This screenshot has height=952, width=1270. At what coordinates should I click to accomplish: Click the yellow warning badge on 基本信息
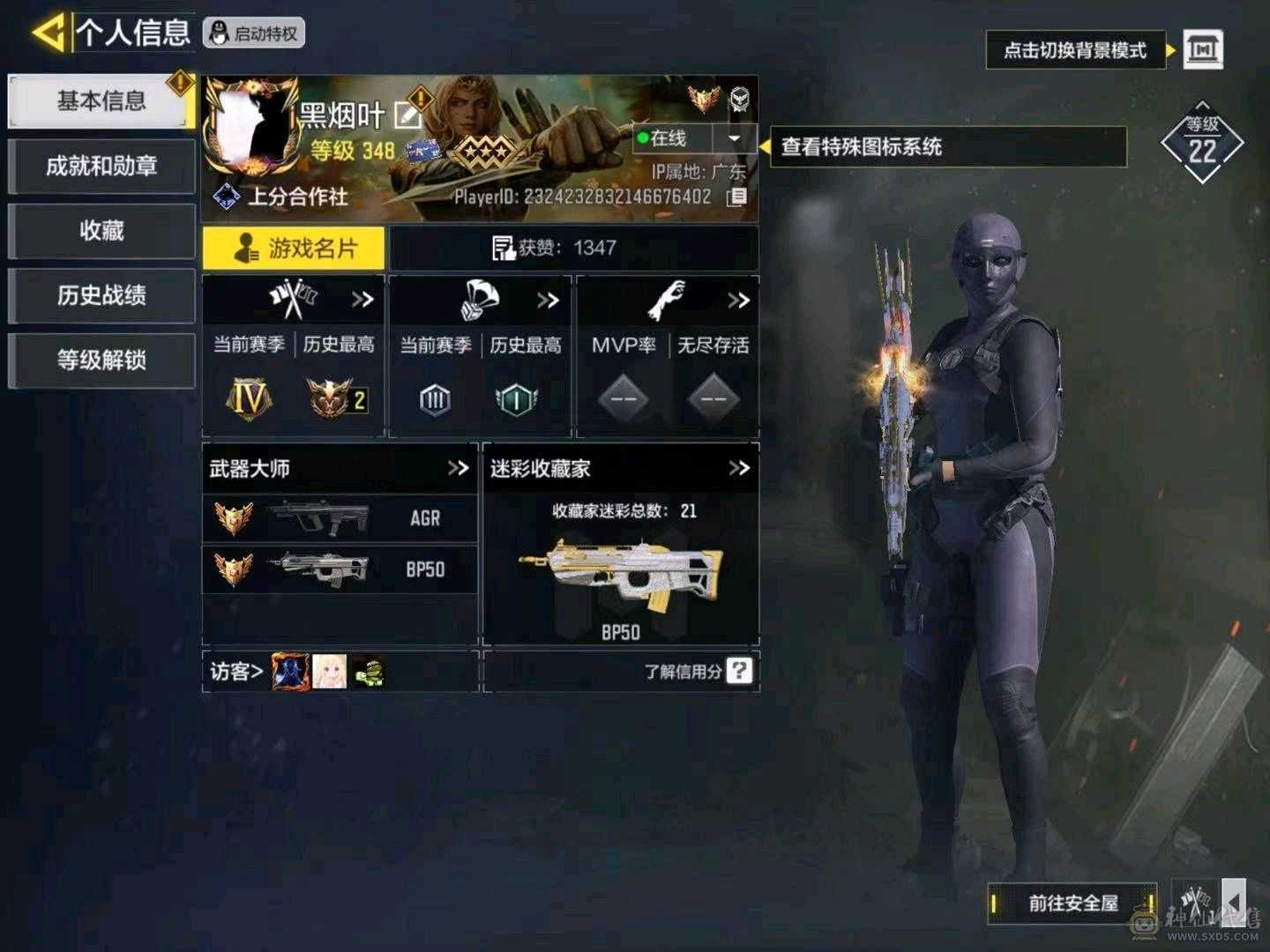180,82
